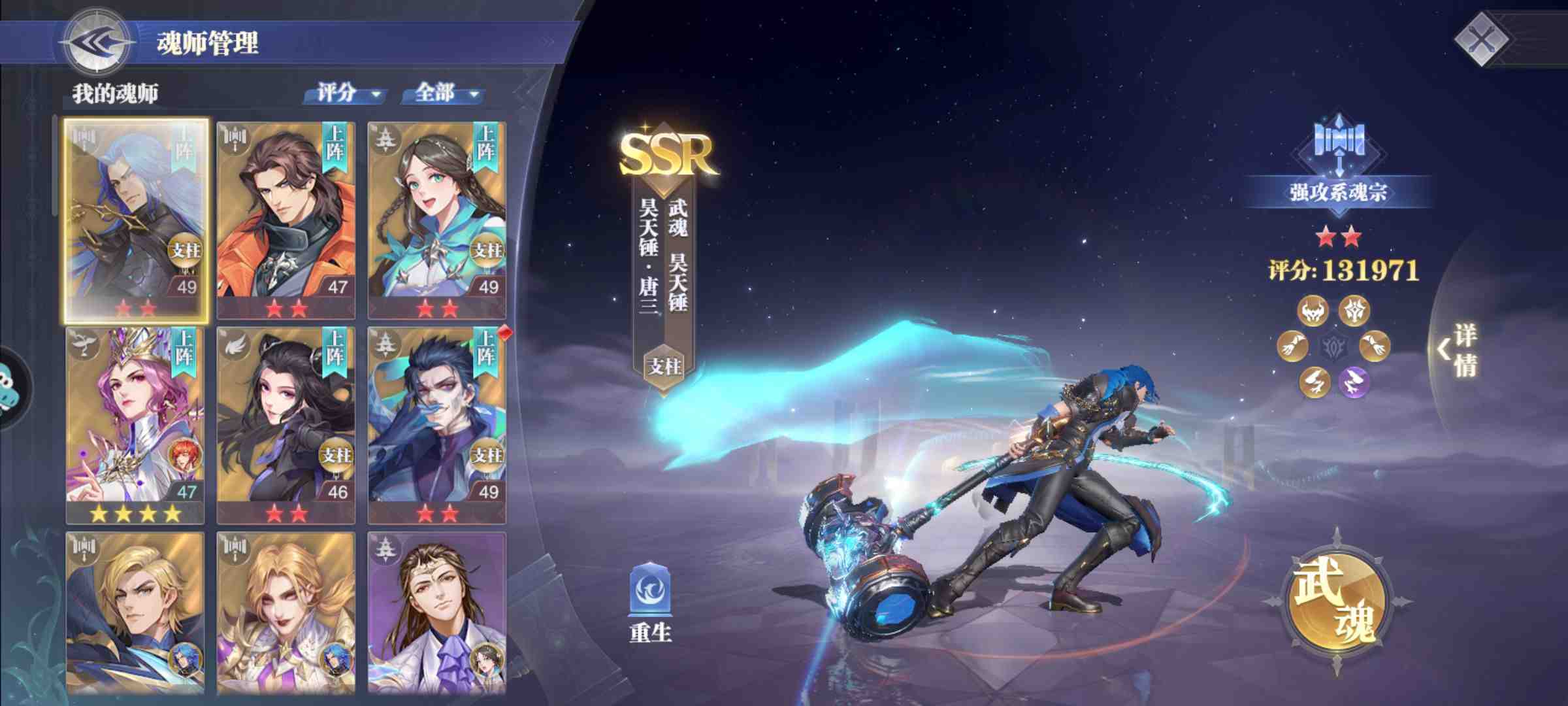Open the torso soul bone icon
Viewport: 1568px width, 706px height.
(x=1355, y=311)
